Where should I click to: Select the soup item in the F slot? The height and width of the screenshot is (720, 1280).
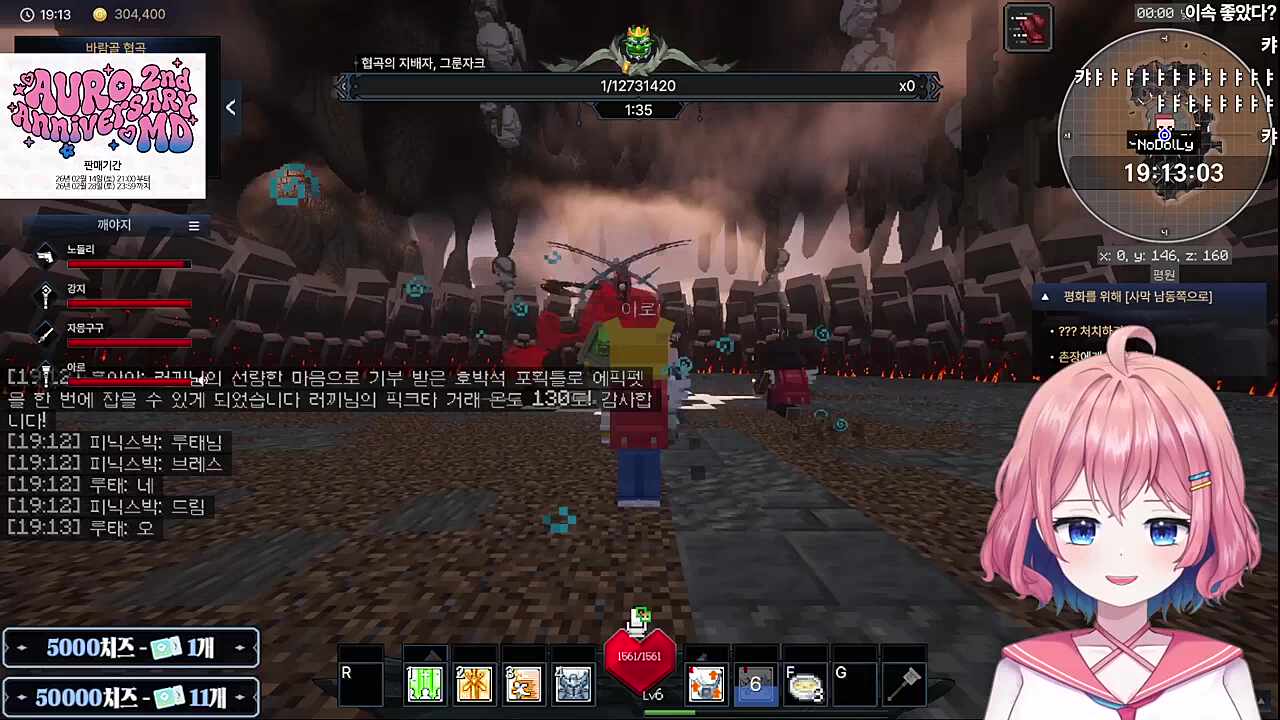point(805,683)
